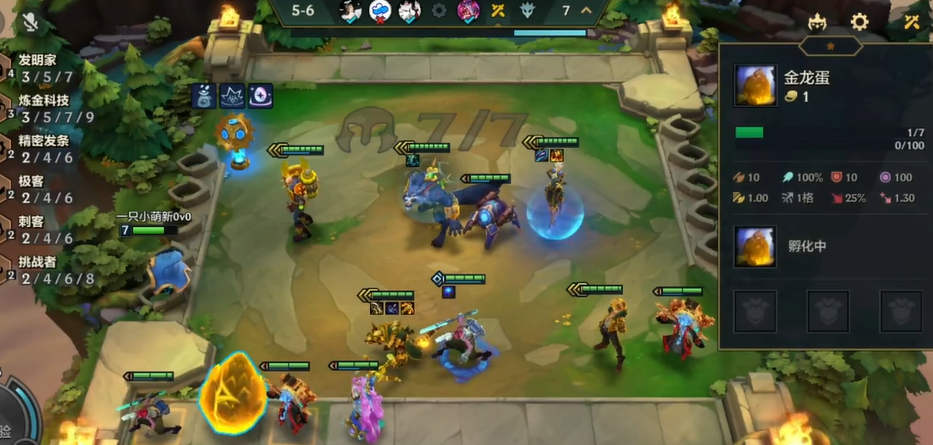
Task: Open the crowned helmet icon
Action: click(x=817, y=22)
